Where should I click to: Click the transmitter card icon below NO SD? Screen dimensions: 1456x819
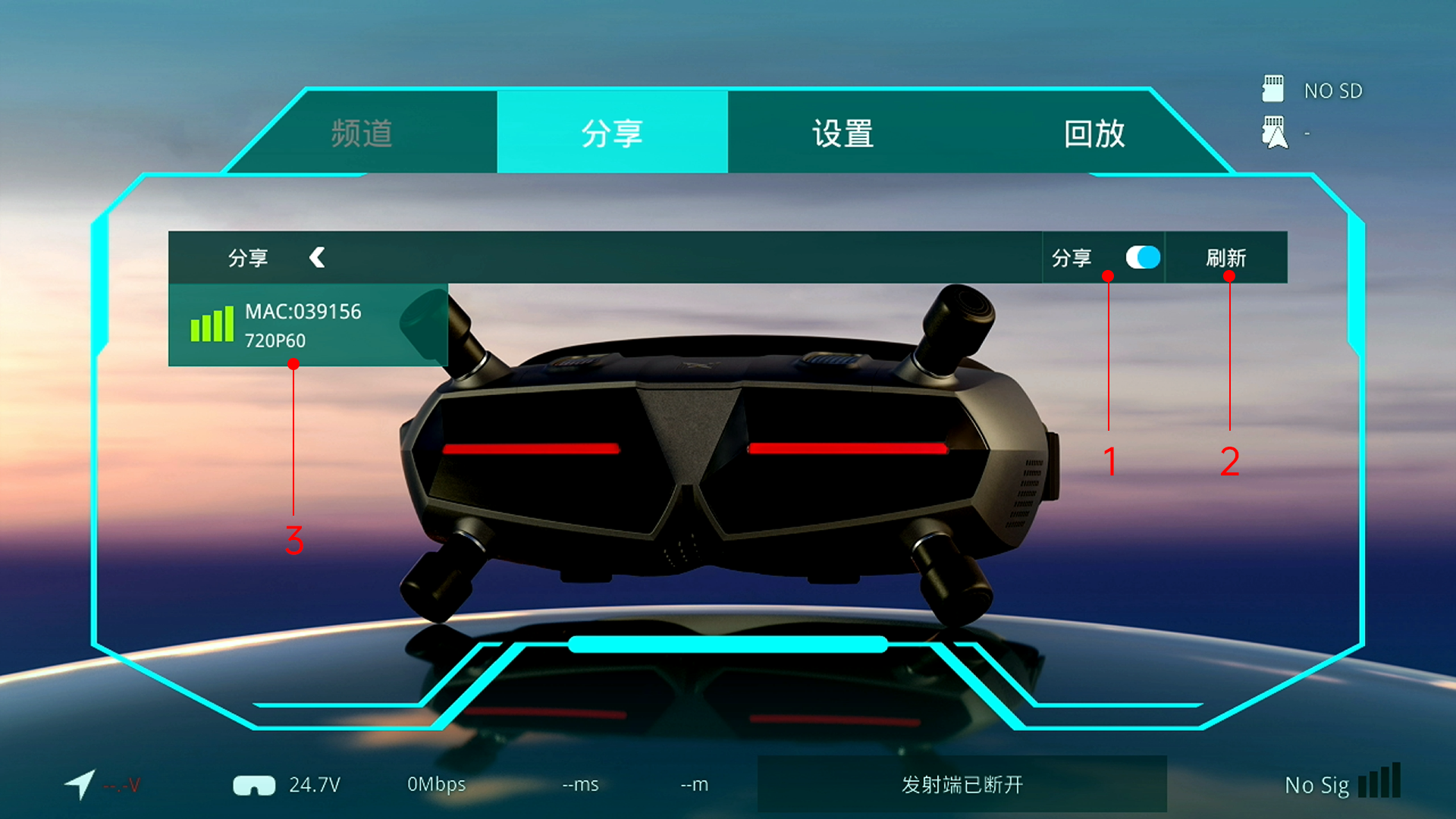1275,130
